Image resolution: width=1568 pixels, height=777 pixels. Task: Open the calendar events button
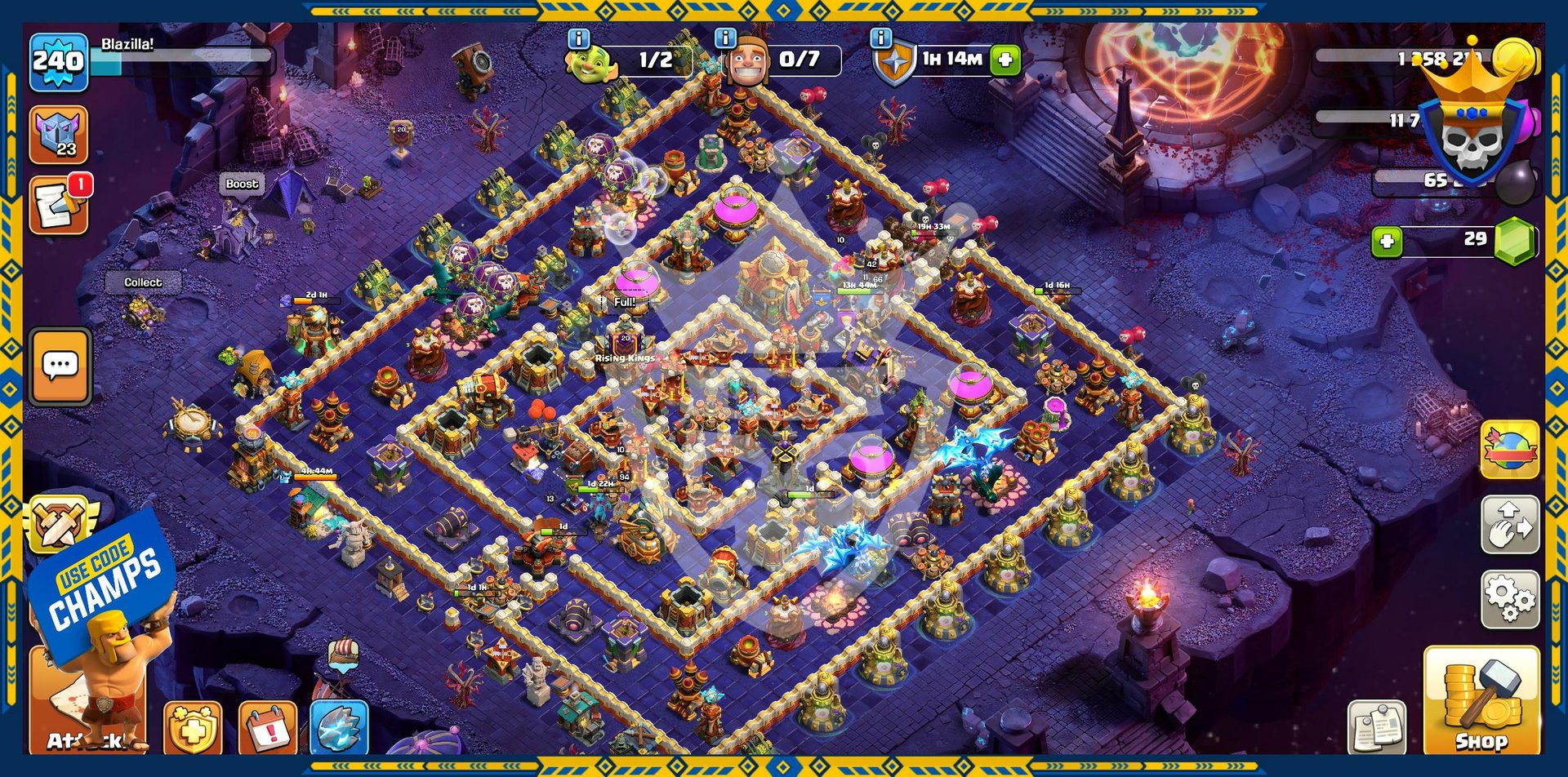click(267, 728)
